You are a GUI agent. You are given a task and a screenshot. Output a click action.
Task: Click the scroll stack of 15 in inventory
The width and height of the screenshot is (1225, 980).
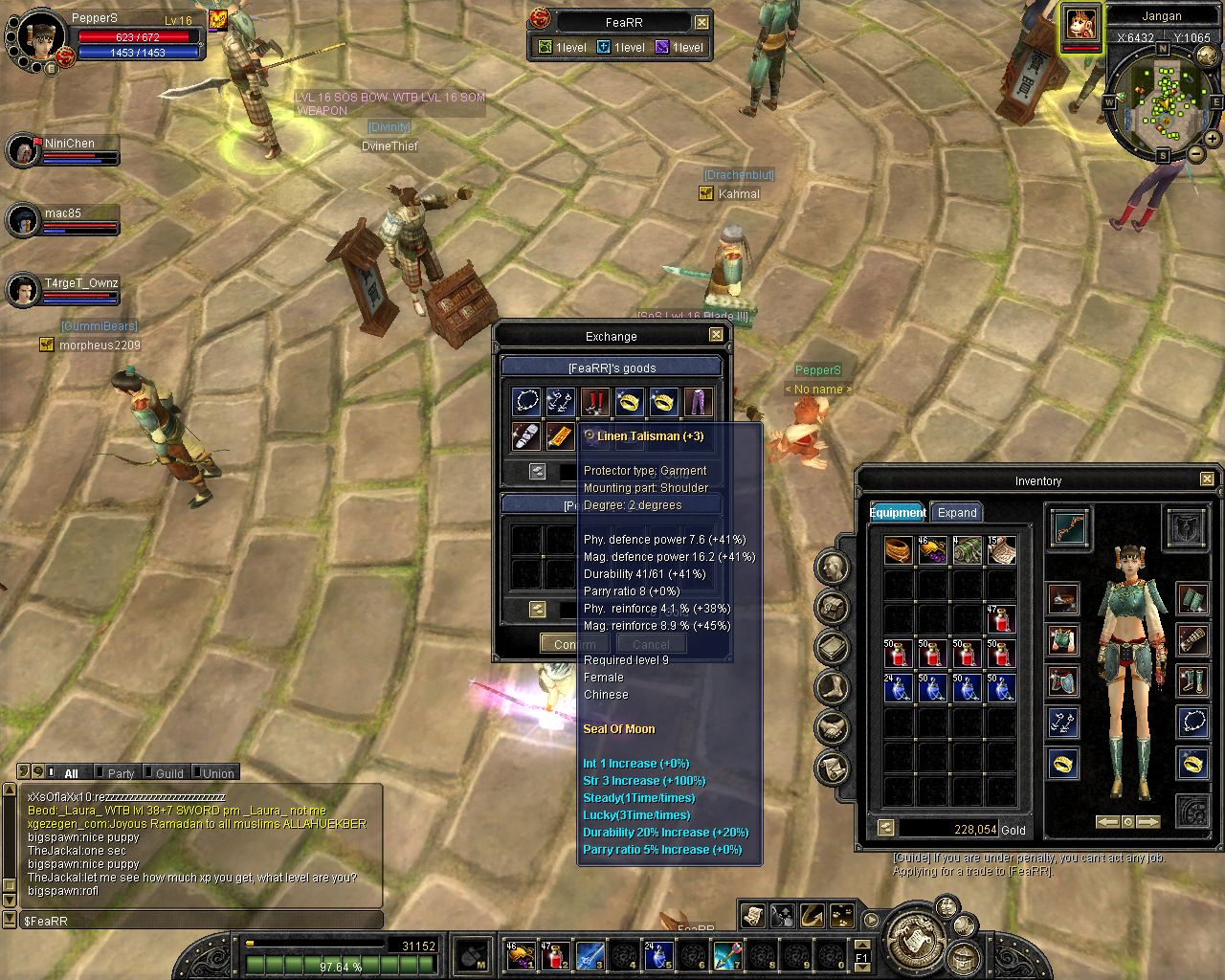click(x=1001, y=550)
